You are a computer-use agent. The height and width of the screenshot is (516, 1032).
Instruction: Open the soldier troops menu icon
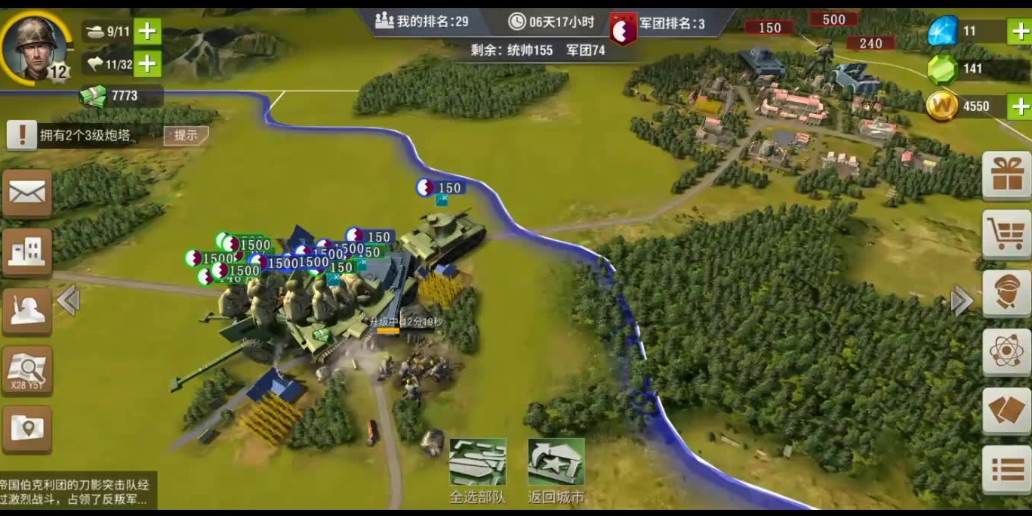27,311
